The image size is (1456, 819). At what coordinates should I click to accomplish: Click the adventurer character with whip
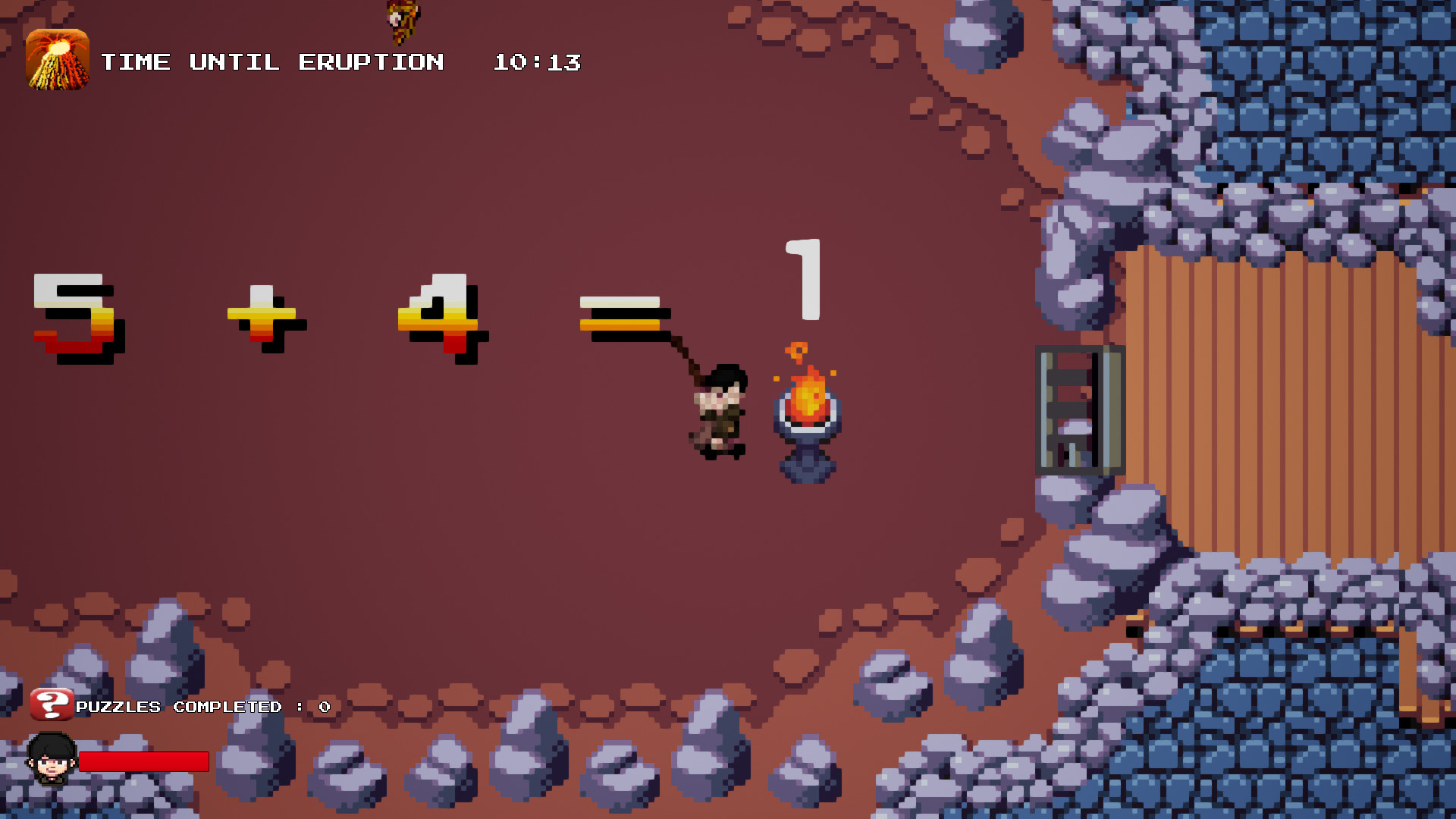pyautogui.click(x=717, y=413)
